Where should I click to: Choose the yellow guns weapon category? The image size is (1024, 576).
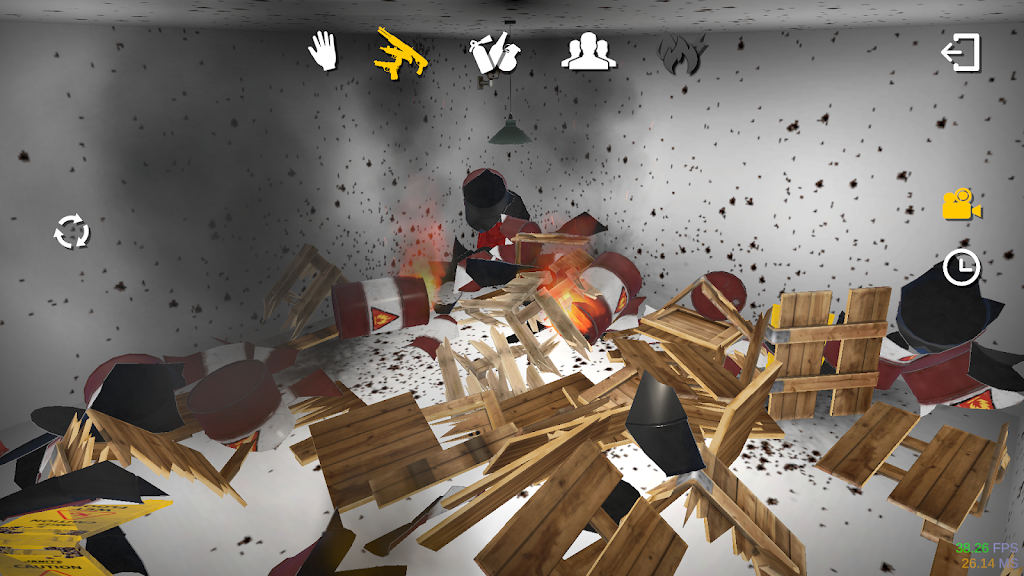click(x=401, y=51)
